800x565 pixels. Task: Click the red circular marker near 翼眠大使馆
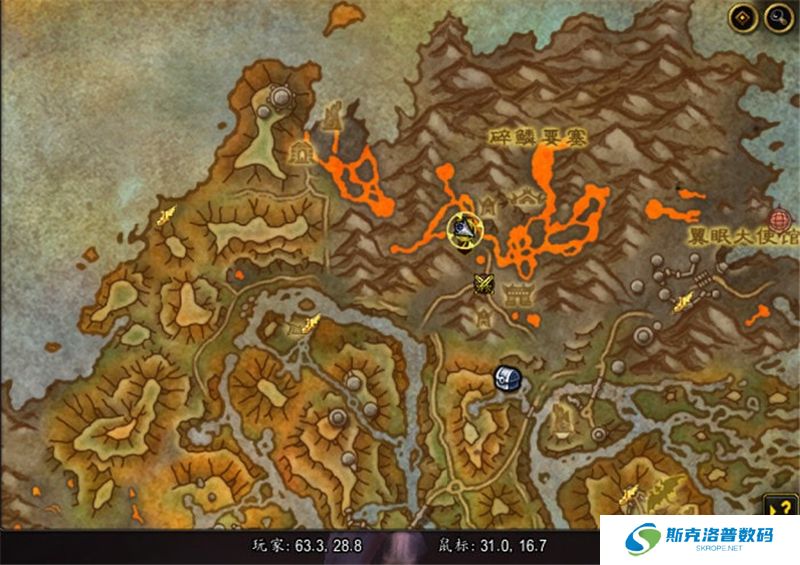coord(781,220)
